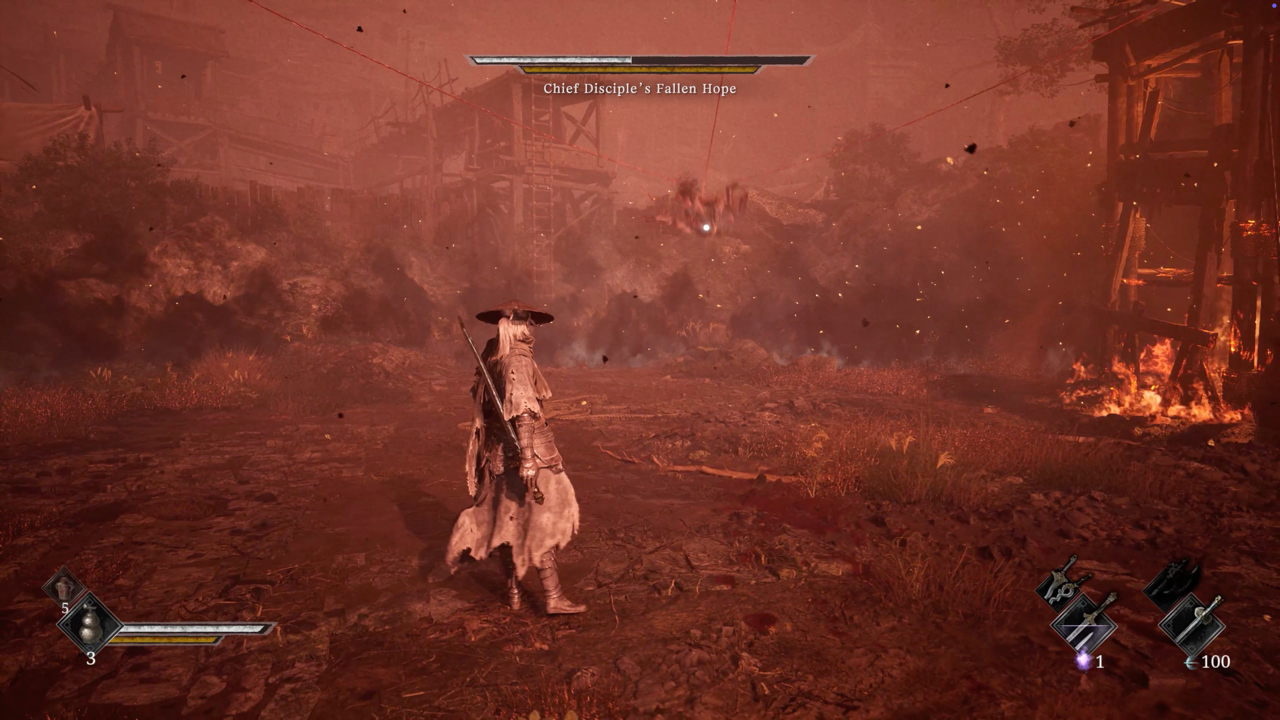The width and height of the screenshot is (1280, 720).
Task: Select the white enemy lock-on marker
Action: [x=705, y=228]
